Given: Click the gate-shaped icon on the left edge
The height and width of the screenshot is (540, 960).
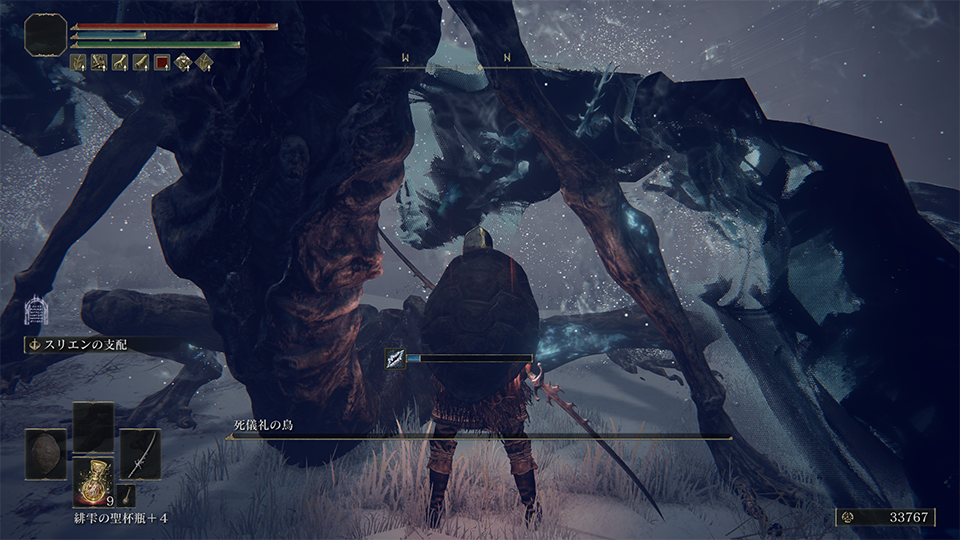Looking at the screenshot, I should click(36, 310).
